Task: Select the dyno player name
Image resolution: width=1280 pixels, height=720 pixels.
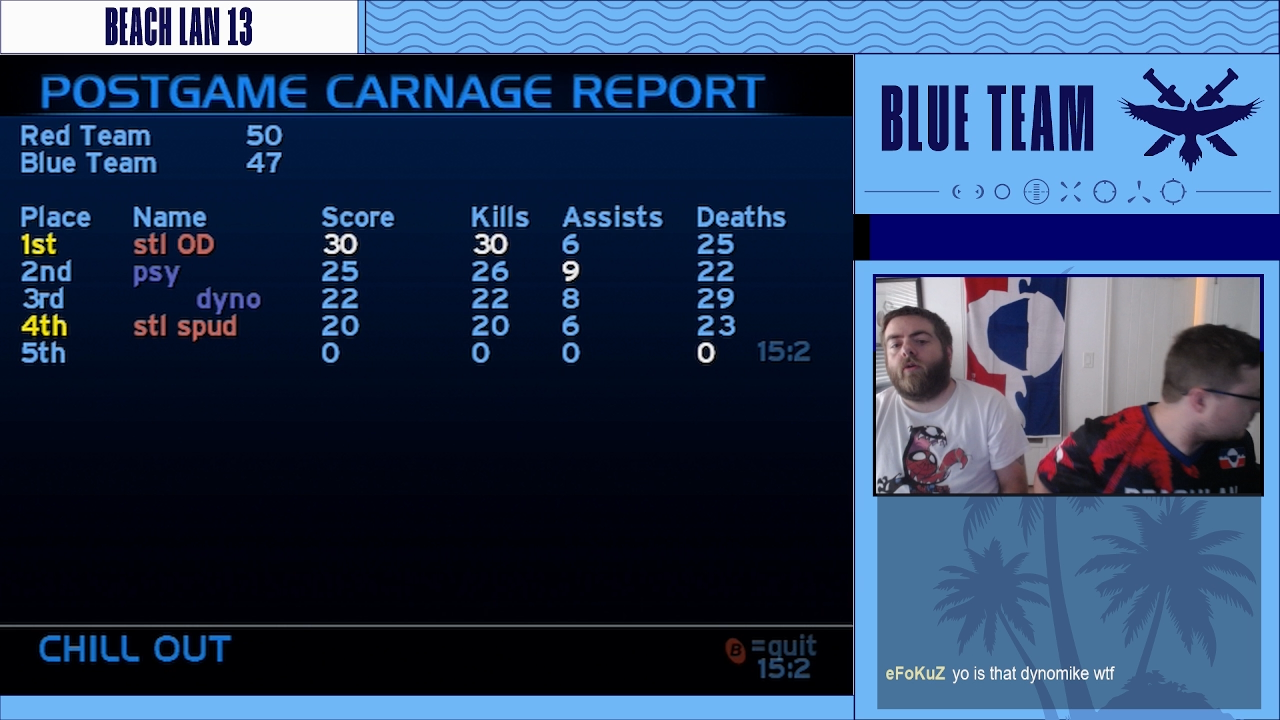Action: [x=228, y=299]
